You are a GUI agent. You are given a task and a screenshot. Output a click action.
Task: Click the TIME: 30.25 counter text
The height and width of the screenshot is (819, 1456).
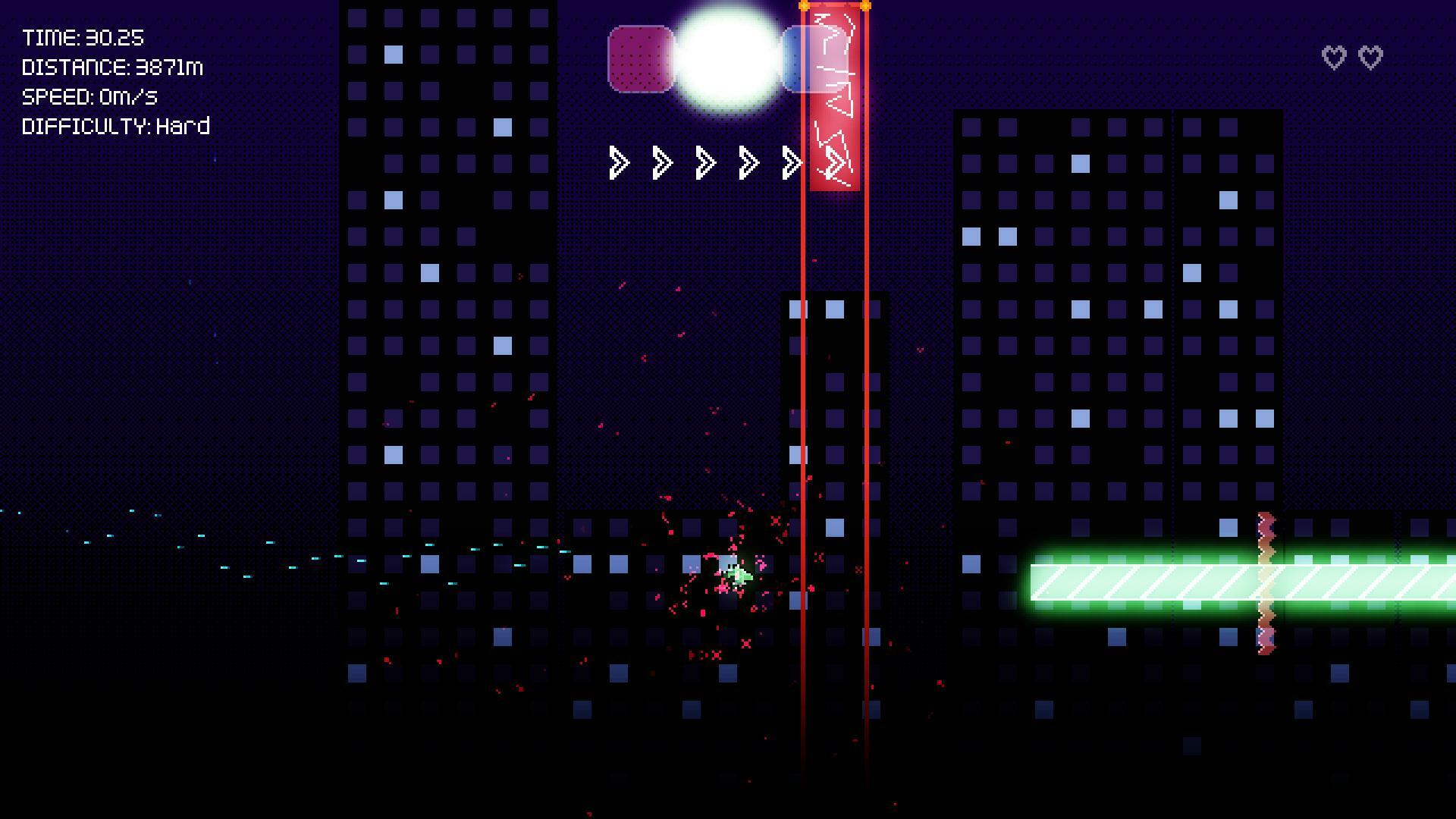click(83, 36)
